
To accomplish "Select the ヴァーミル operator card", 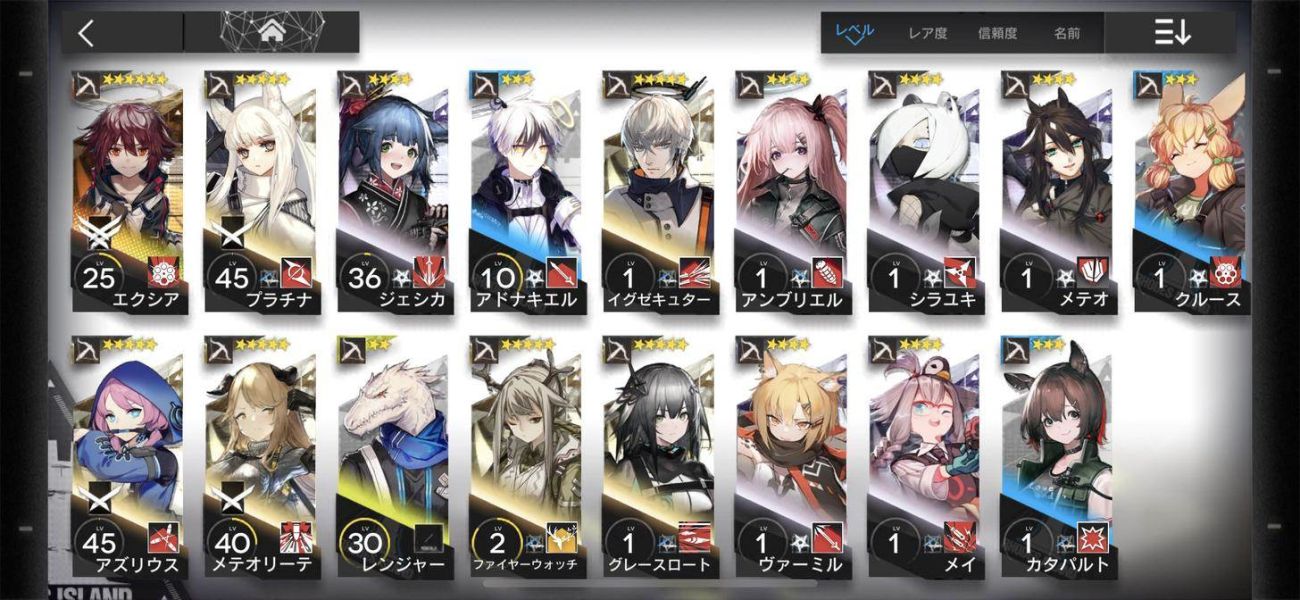I will pyautogui.click(x=790, y=455).
